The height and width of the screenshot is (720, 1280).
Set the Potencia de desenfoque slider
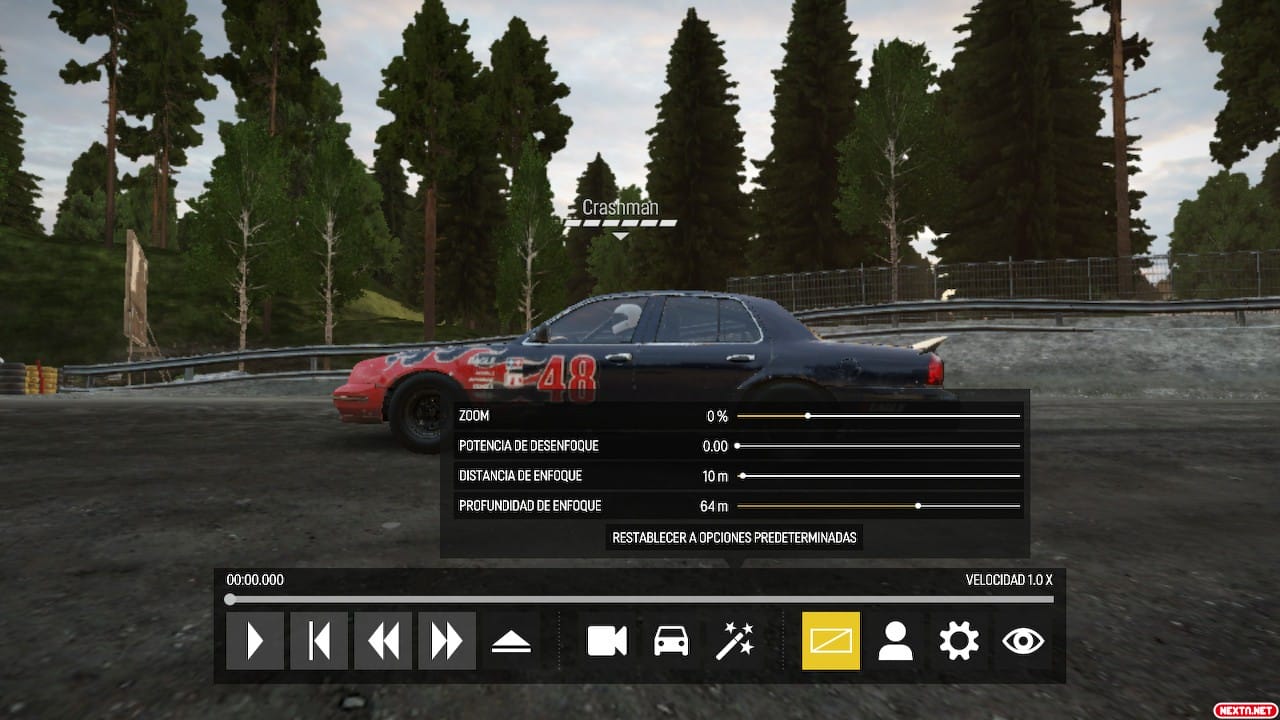coord(738,446)
